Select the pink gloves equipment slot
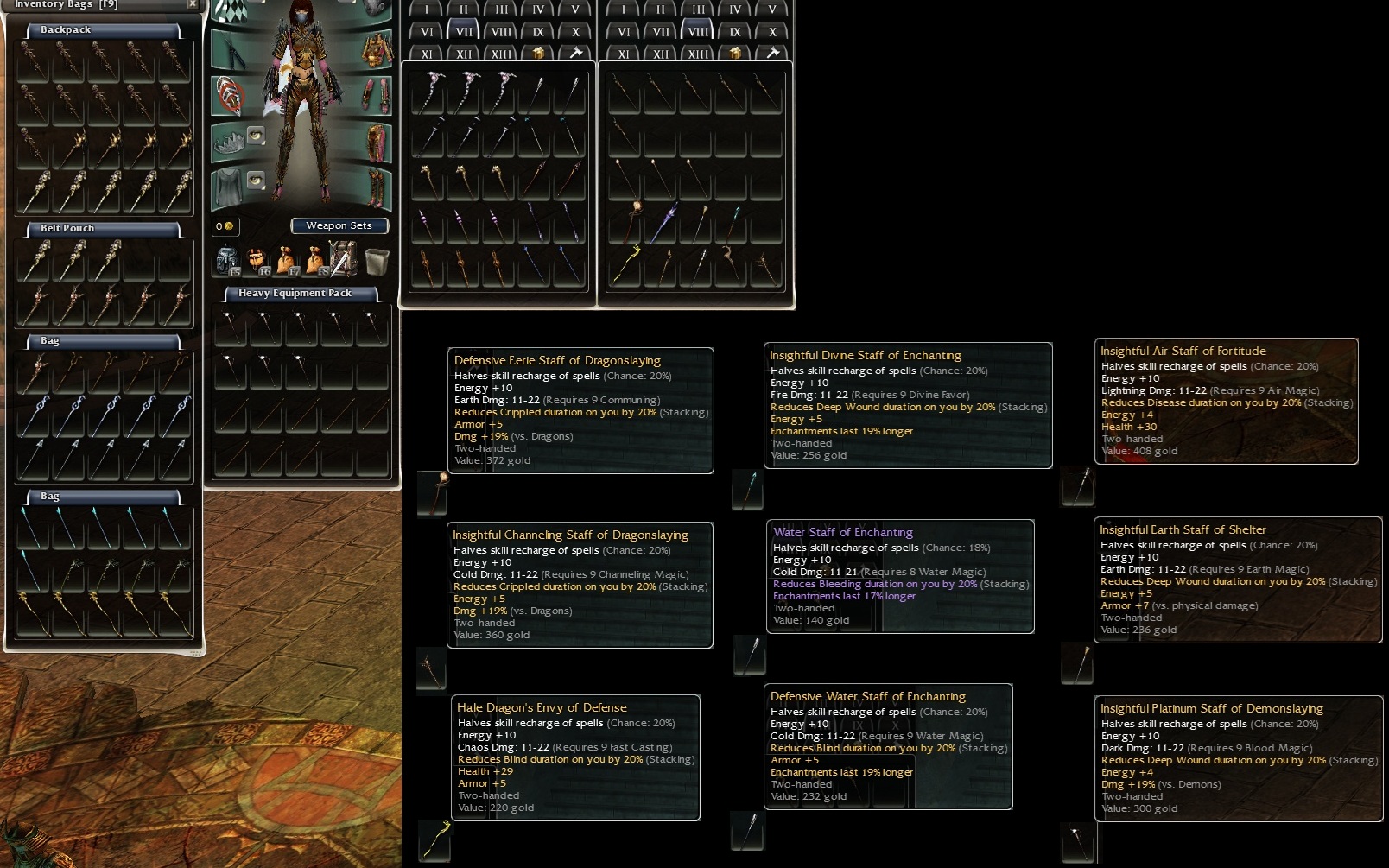The width and height of the screenshot is (1389, 868). click(377, 95)
